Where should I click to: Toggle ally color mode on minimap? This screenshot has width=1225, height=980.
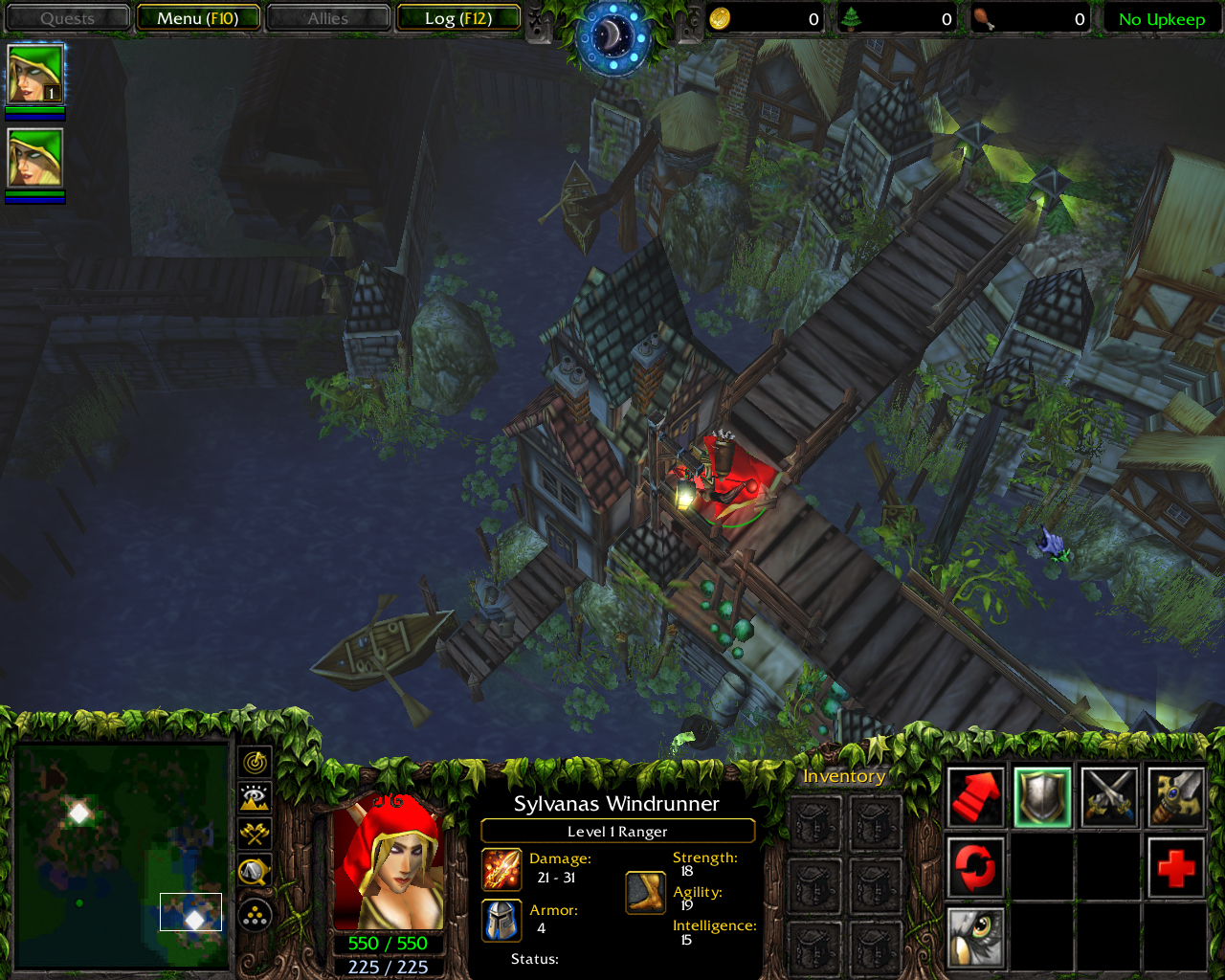coord(255,834)
